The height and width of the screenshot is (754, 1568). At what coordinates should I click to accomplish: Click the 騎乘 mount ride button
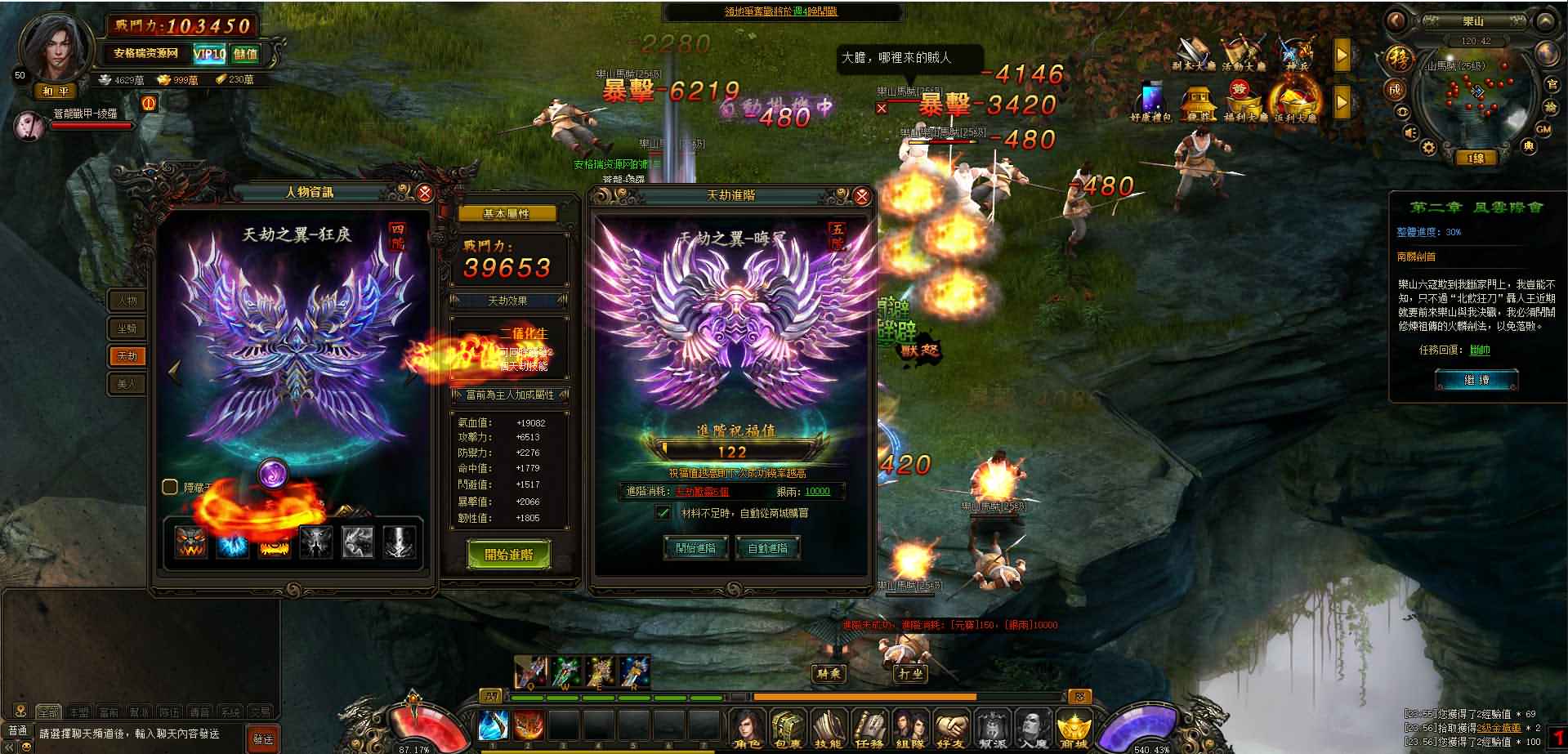tap(828, 674)
